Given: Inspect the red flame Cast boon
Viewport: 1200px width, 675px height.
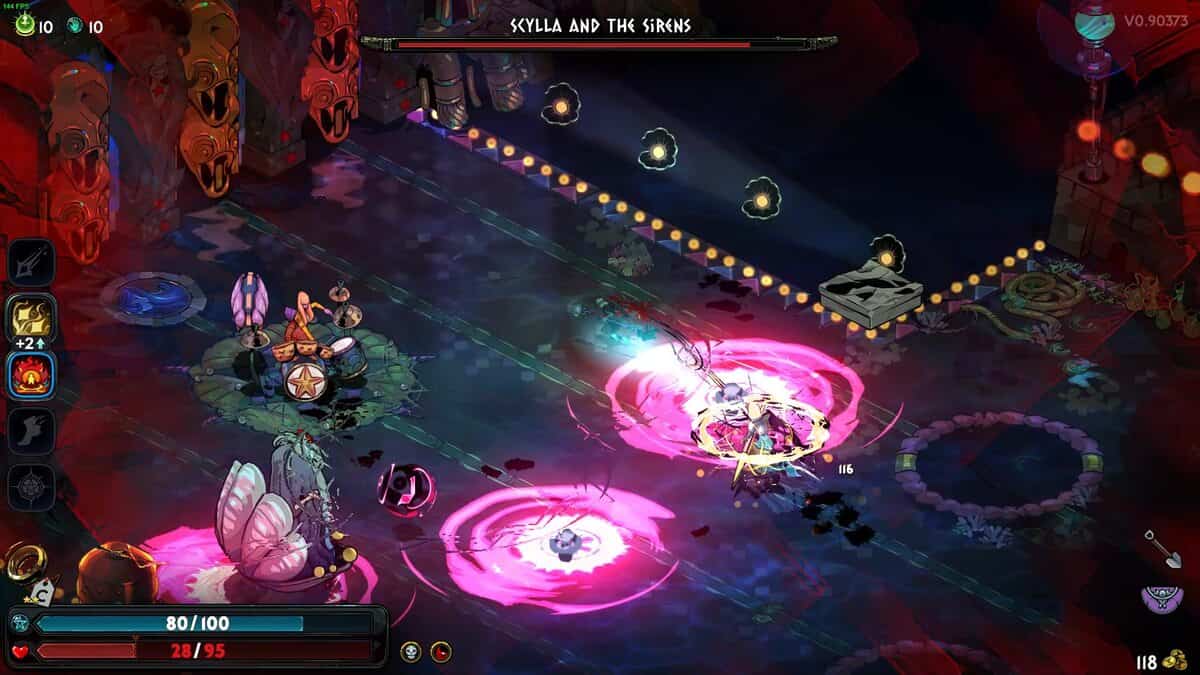Looking at the screenshot, I should pos(32,377).
